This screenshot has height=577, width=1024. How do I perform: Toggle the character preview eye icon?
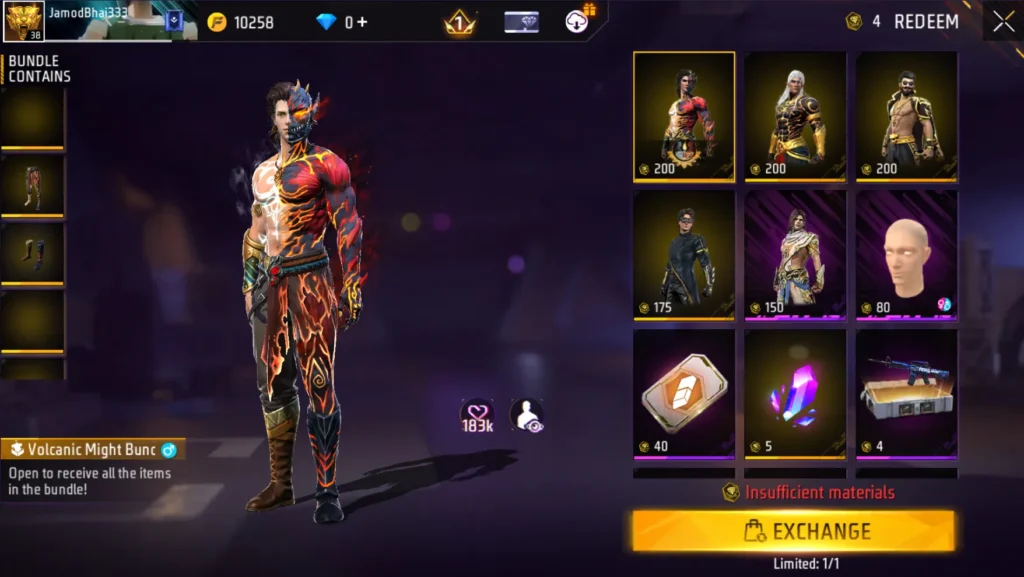pyautogui.click(x=527, y=415)
